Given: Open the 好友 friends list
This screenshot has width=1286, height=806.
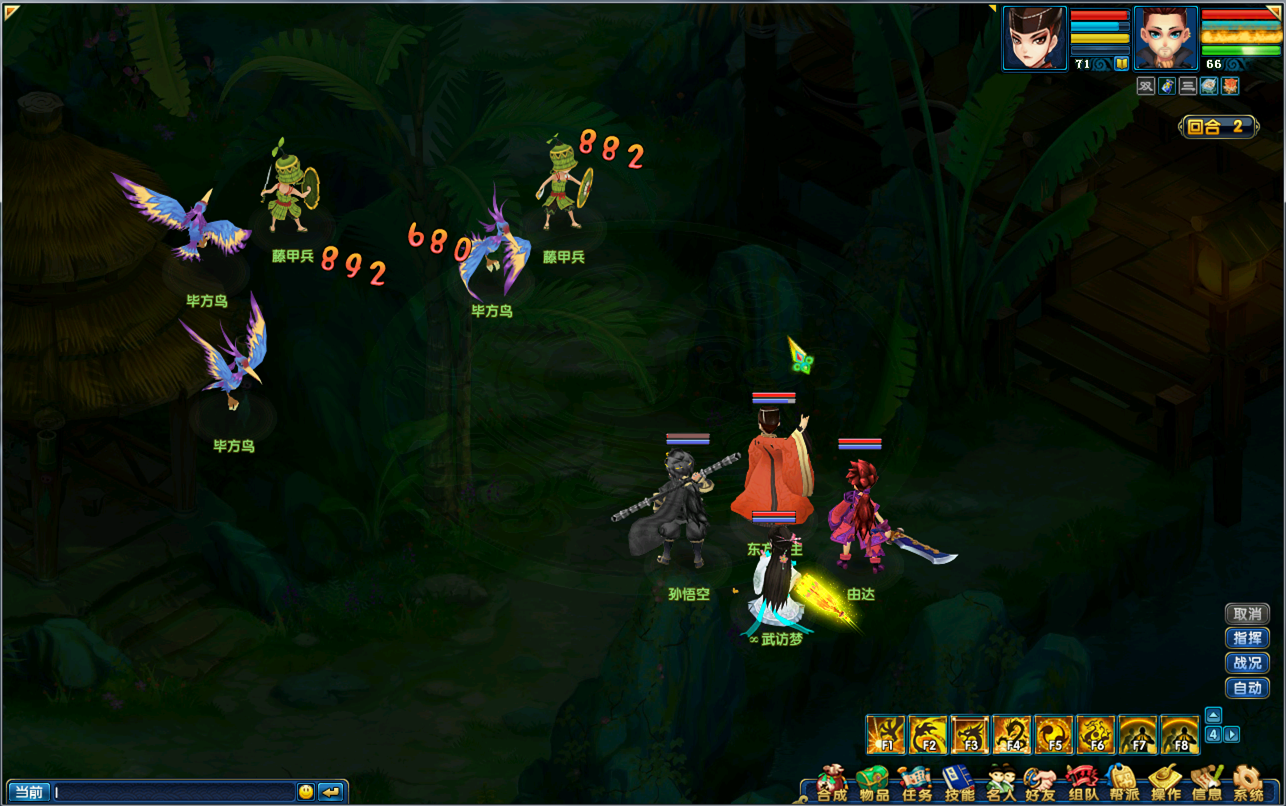Looking at the screenshot, I should [x=1040, y=784].
